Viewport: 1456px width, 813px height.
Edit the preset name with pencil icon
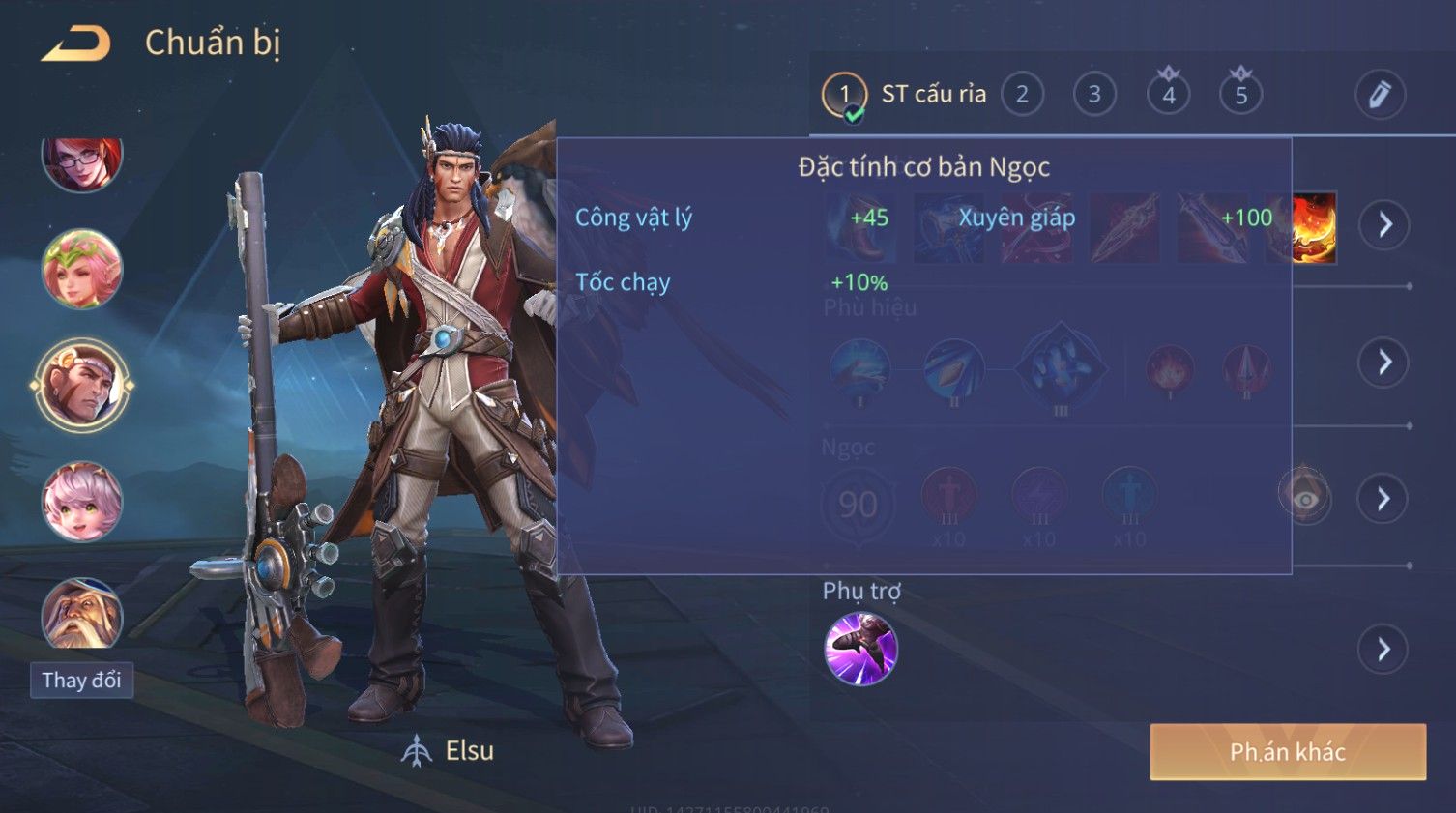point(1379,95)
